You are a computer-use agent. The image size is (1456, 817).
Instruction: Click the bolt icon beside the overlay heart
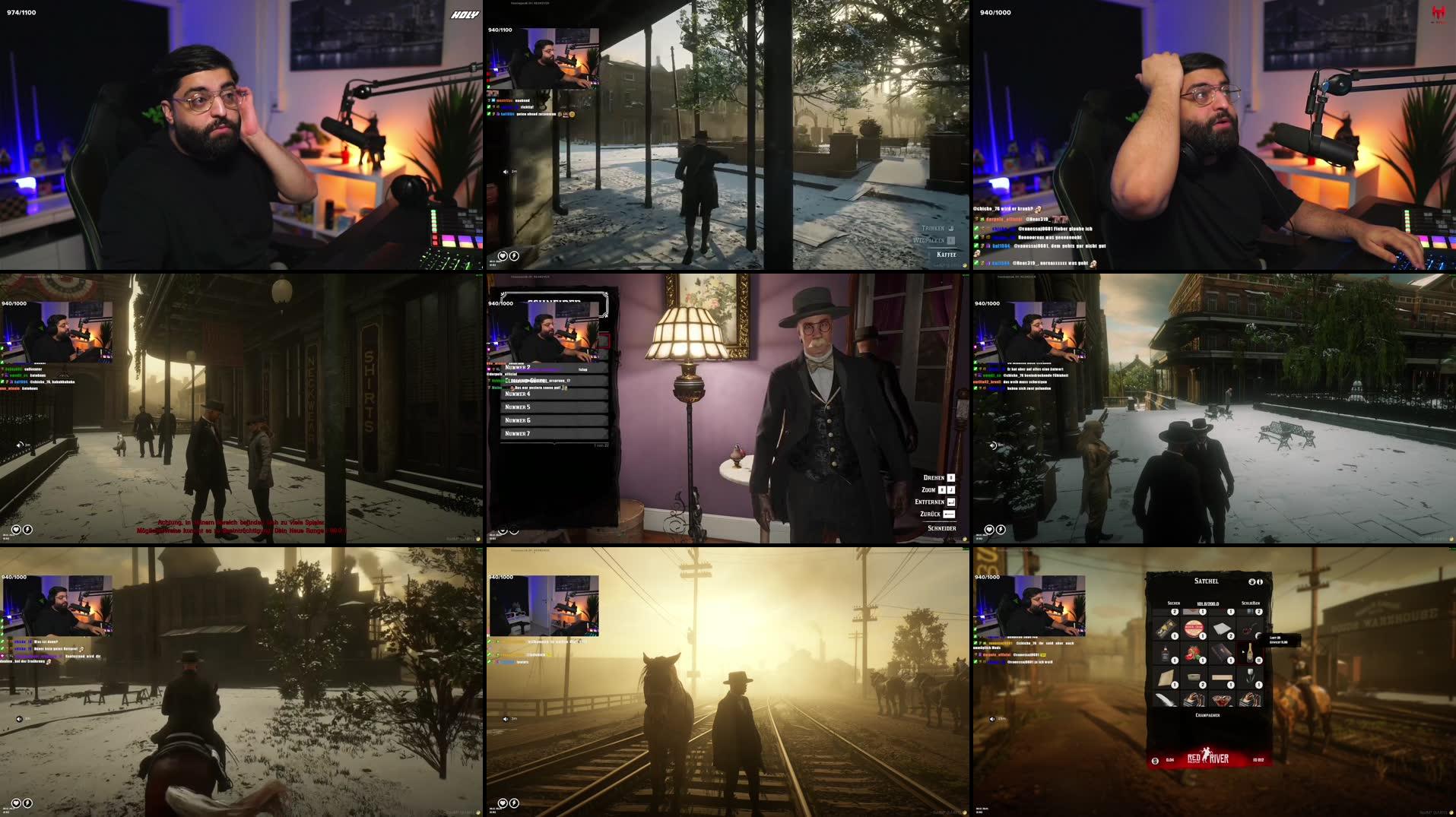coord(514,256)
